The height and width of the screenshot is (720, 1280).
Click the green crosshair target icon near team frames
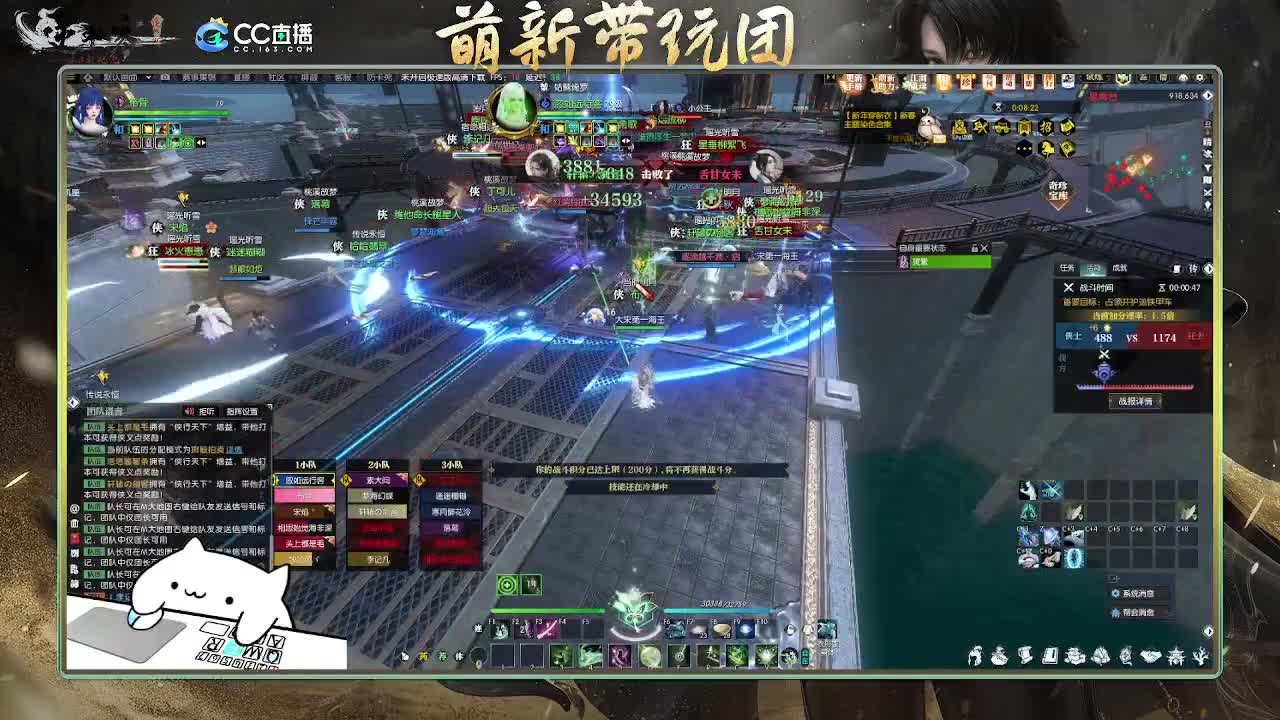(506, 586)
